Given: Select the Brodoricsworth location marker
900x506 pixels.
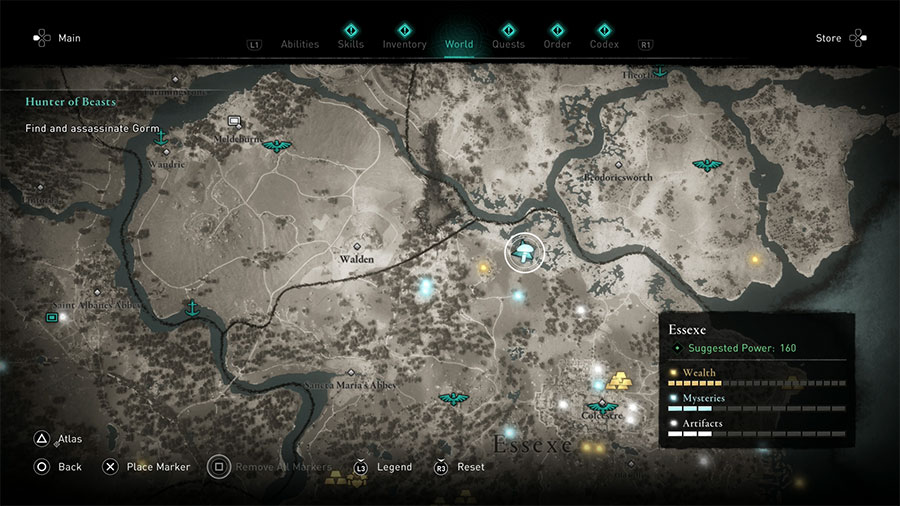Looking at the screenshot, I should (x=618, y=164).
